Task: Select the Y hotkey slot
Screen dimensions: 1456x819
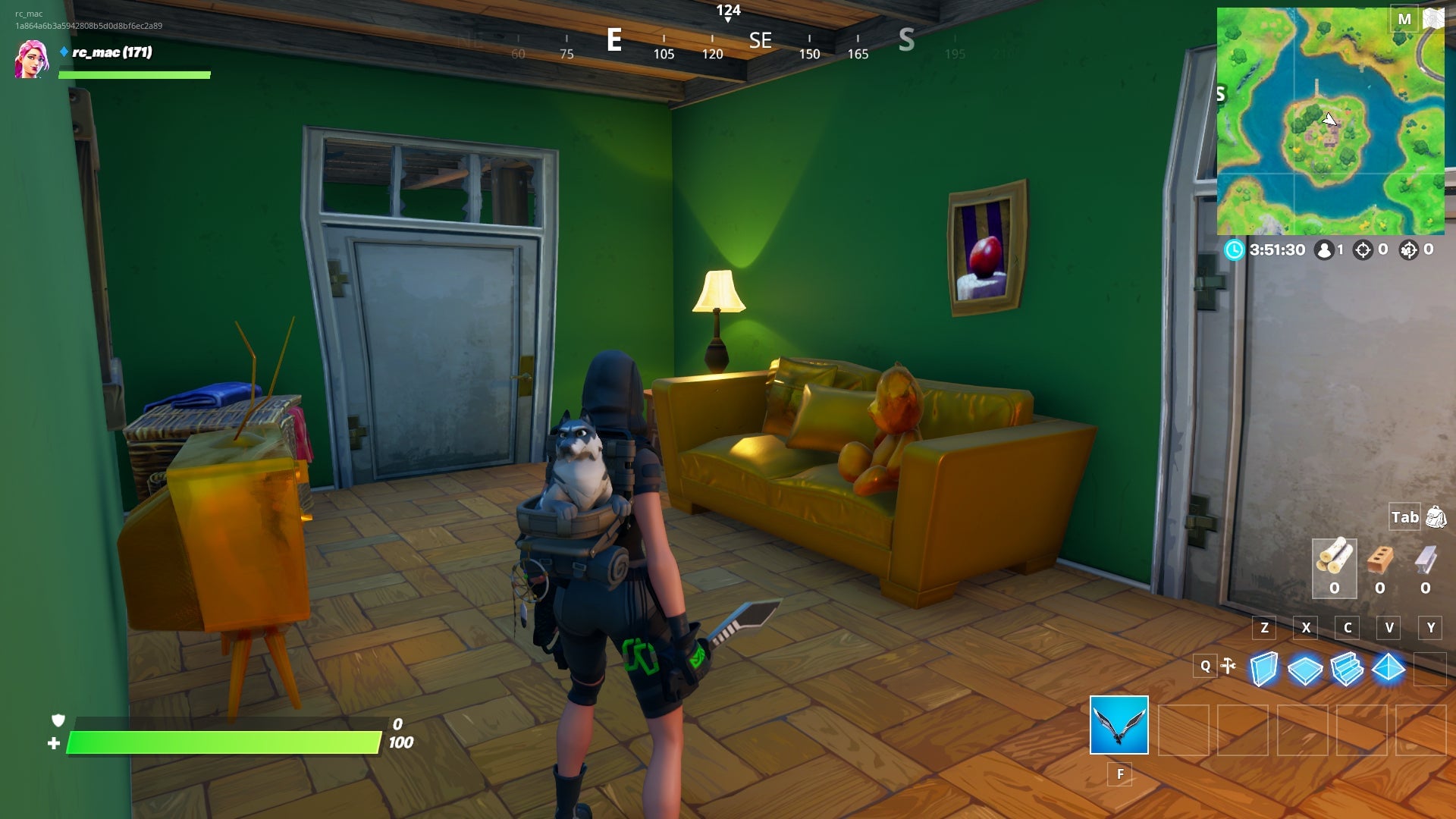Action: click(x=1430, y=628)
